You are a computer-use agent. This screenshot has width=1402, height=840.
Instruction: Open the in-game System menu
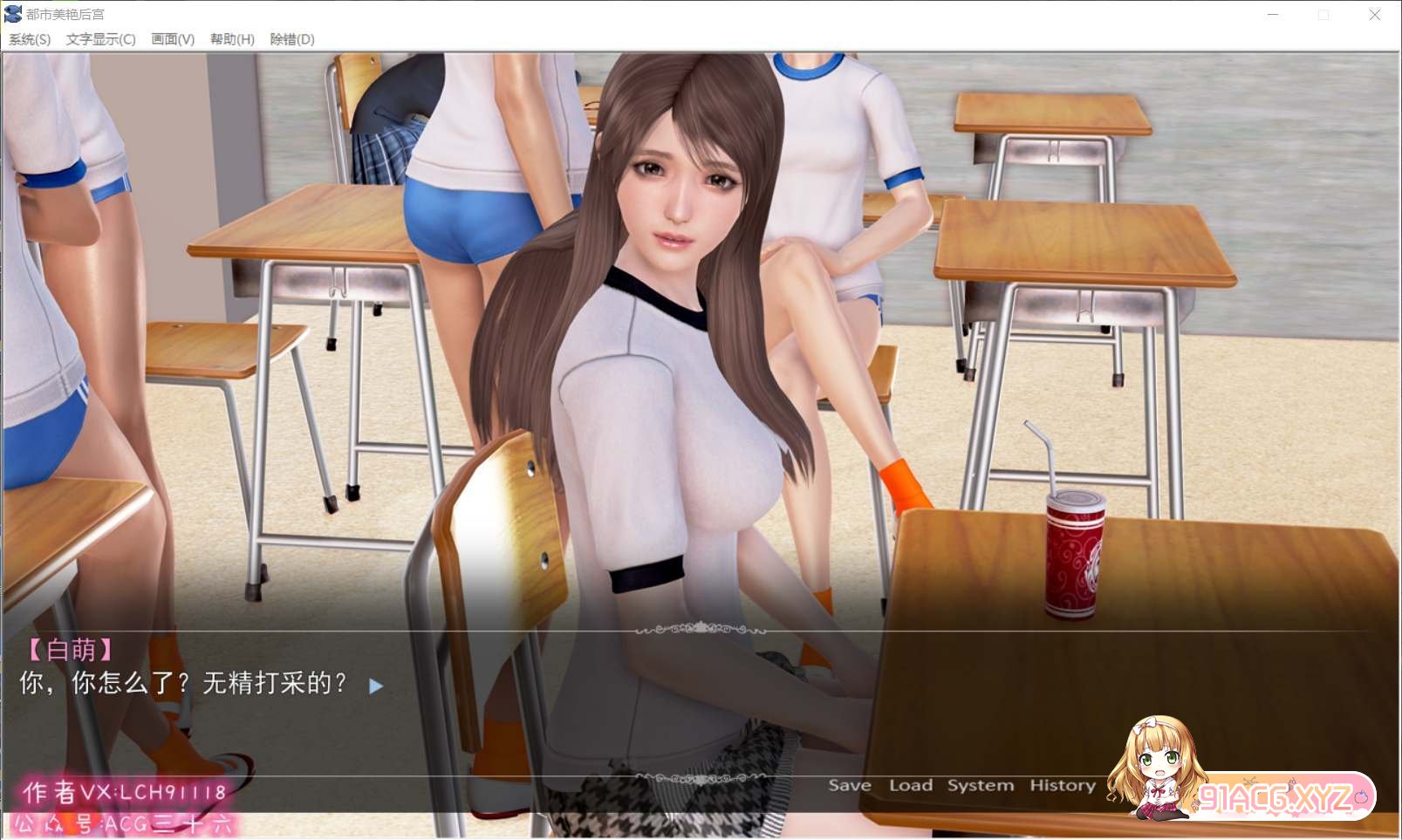980,784
